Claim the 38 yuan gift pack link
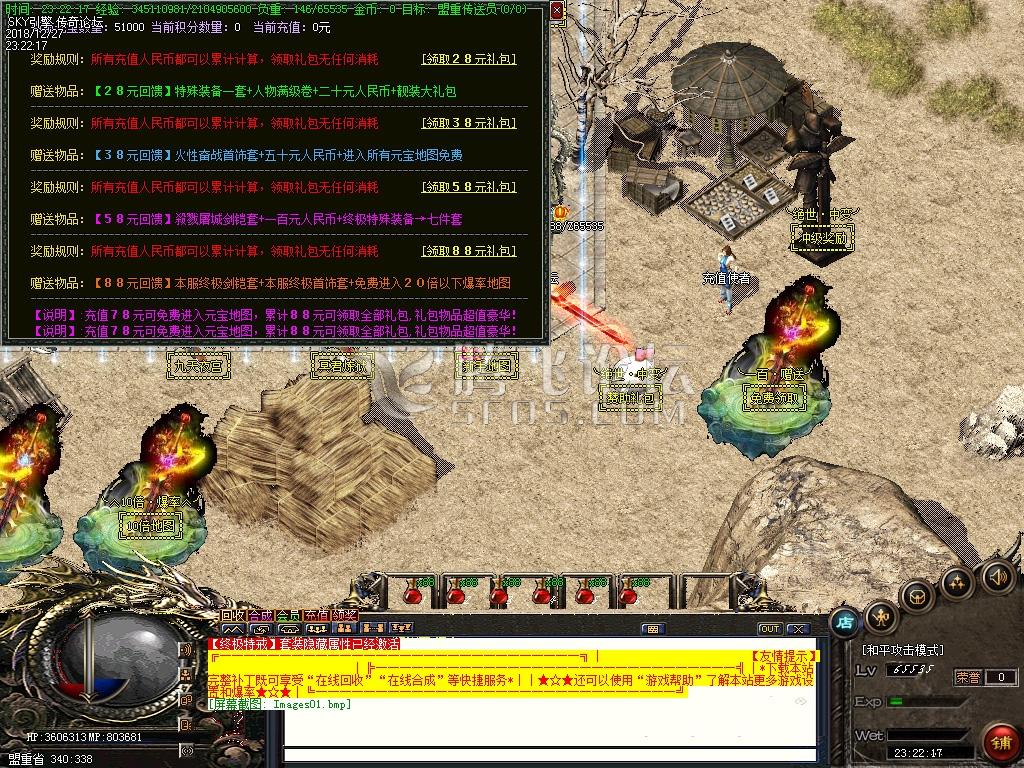 [468, 123]
